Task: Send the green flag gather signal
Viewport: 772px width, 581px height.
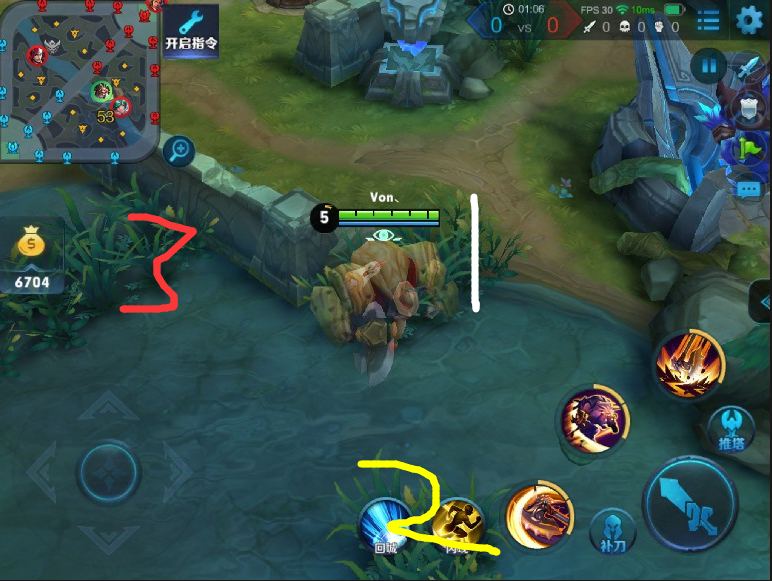Action: tap(748, 148)
